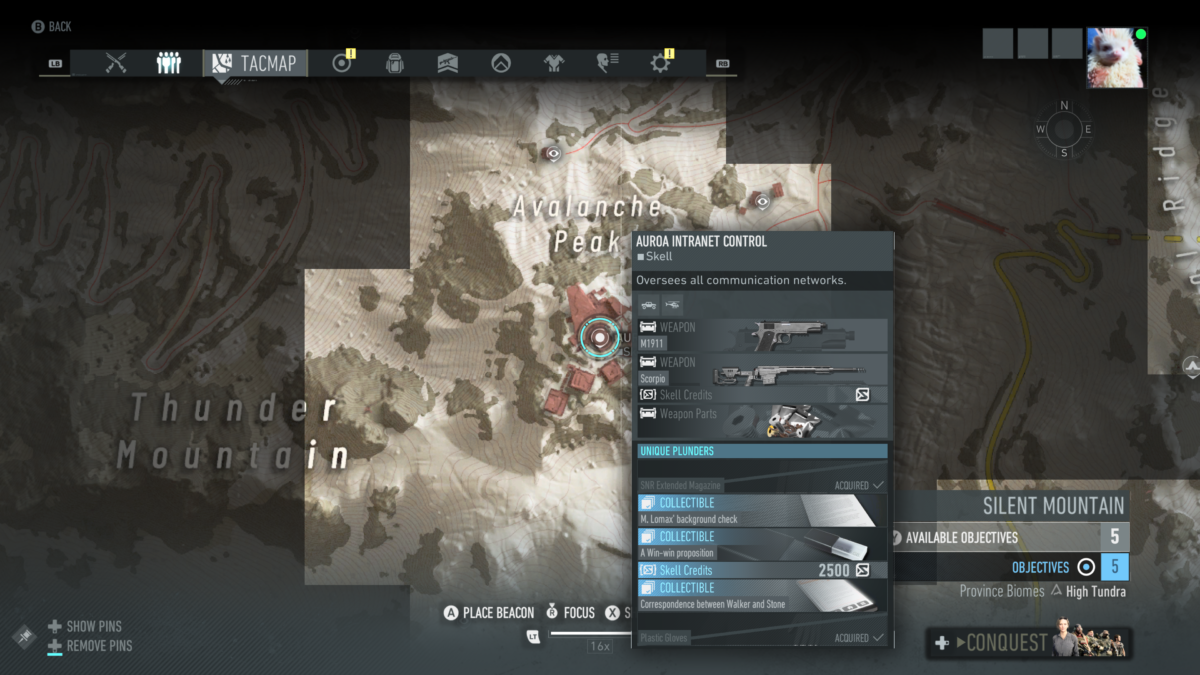1200x675 pixels.
Task: Switch to the head profile tab
Action: point(607,64)
